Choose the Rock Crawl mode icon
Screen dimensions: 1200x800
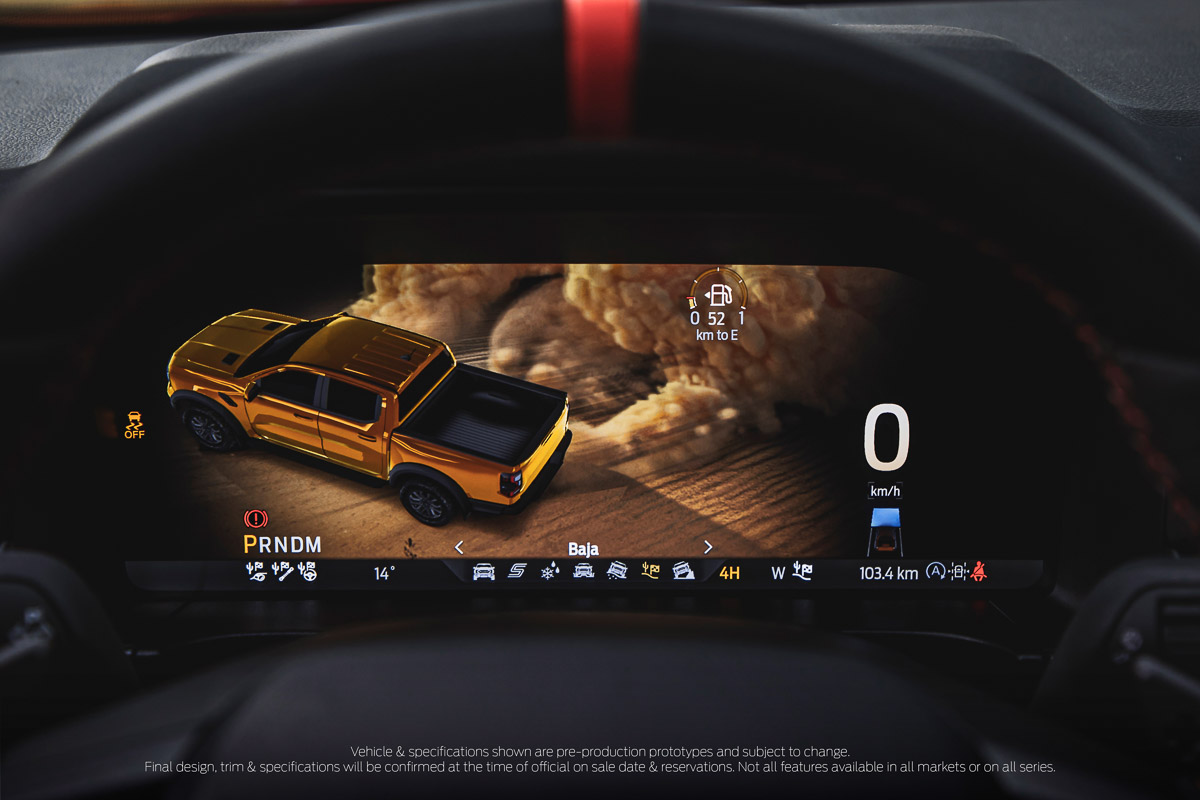(x=684, y=572)
